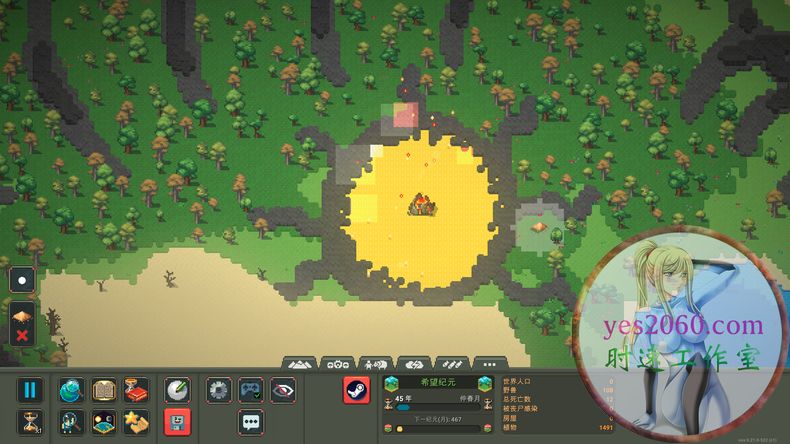The width and height of the screenshot is (790, 444).
Task: Open the red book with hourglass
Action: click(136, 390)
